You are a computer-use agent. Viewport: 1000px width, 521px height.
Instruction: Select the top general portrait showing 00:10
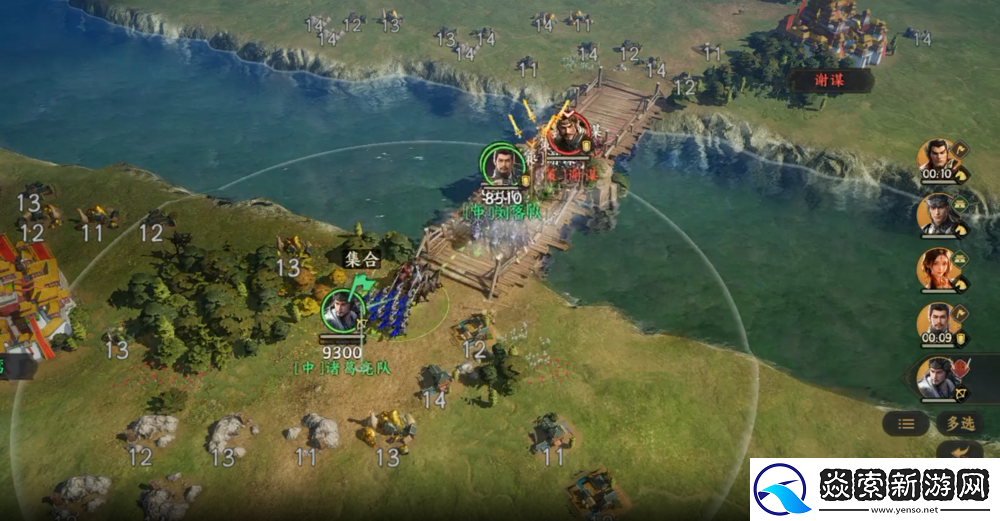pos(937,158)
